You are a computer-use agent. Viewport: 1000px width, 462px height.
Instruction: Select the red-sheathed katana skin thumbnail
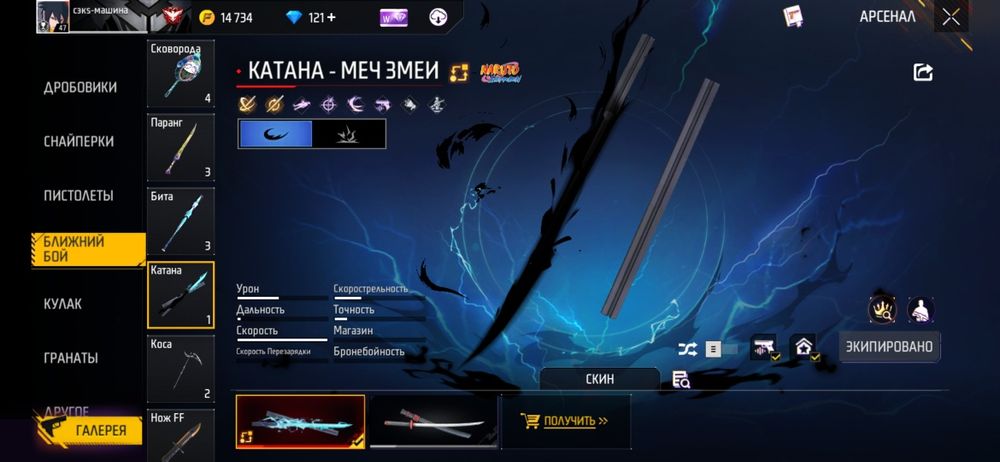433,421
